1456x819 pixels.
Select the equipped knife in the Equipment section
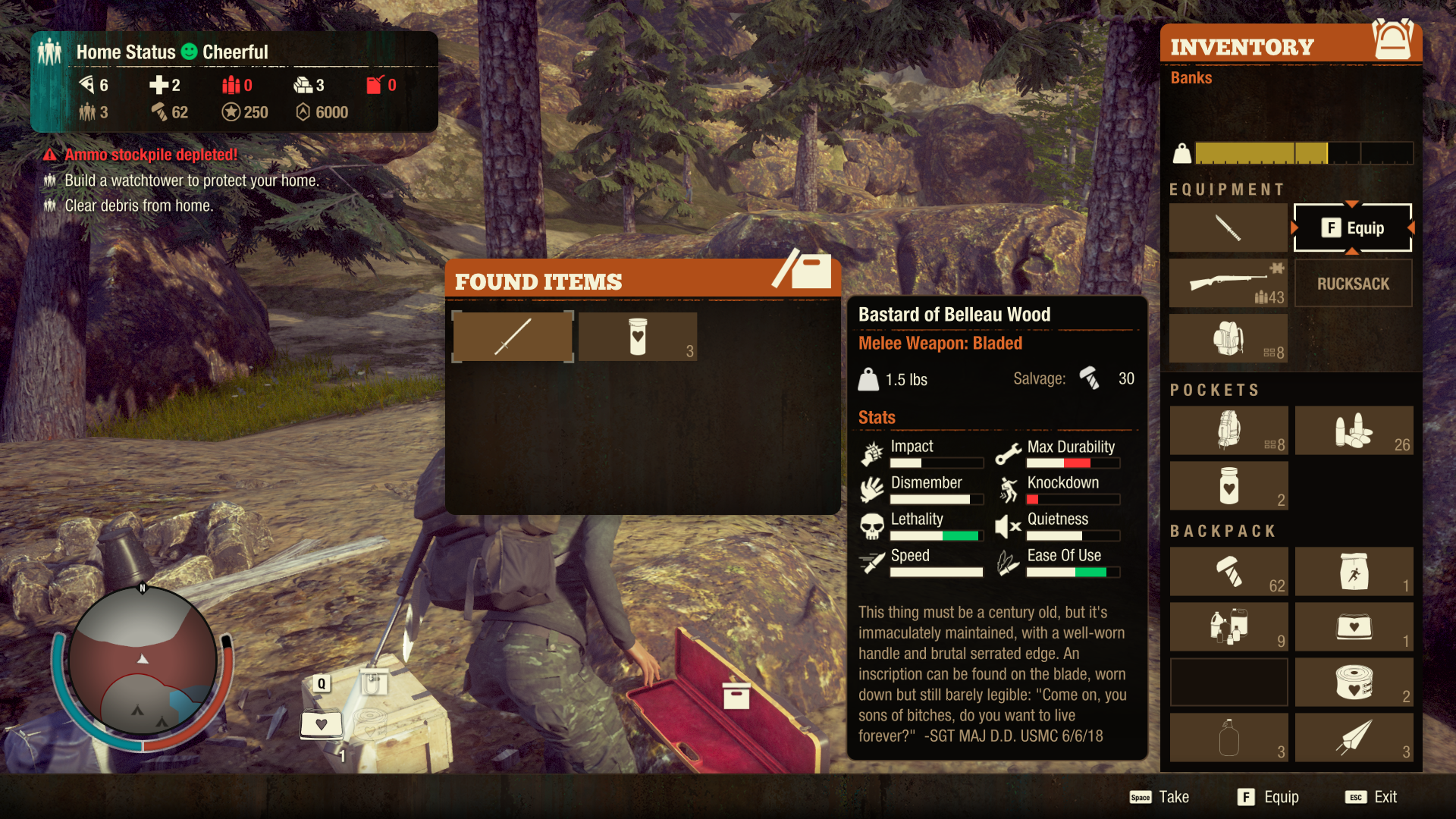[1228, 227]
